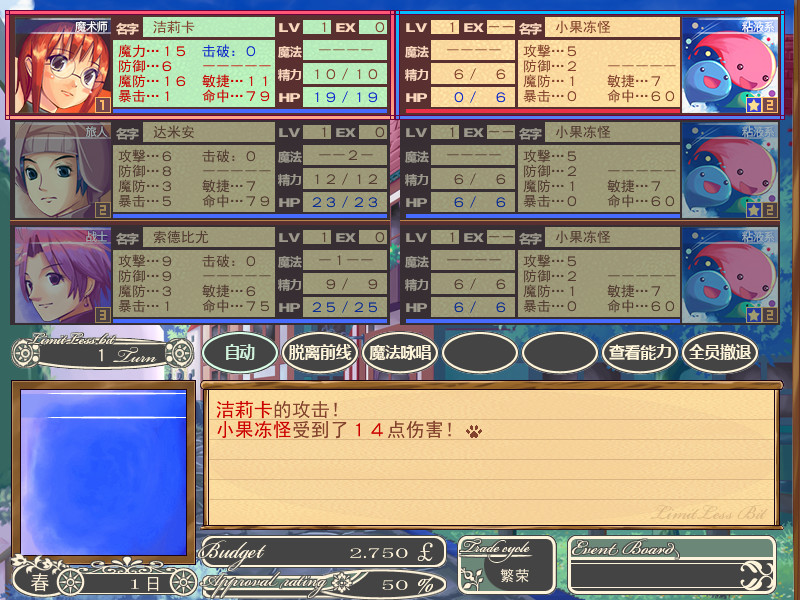The height and width of the screenshot is (600, 800).
Task: Open the 查看能力 view abilities button
Action: pos(640,352)
